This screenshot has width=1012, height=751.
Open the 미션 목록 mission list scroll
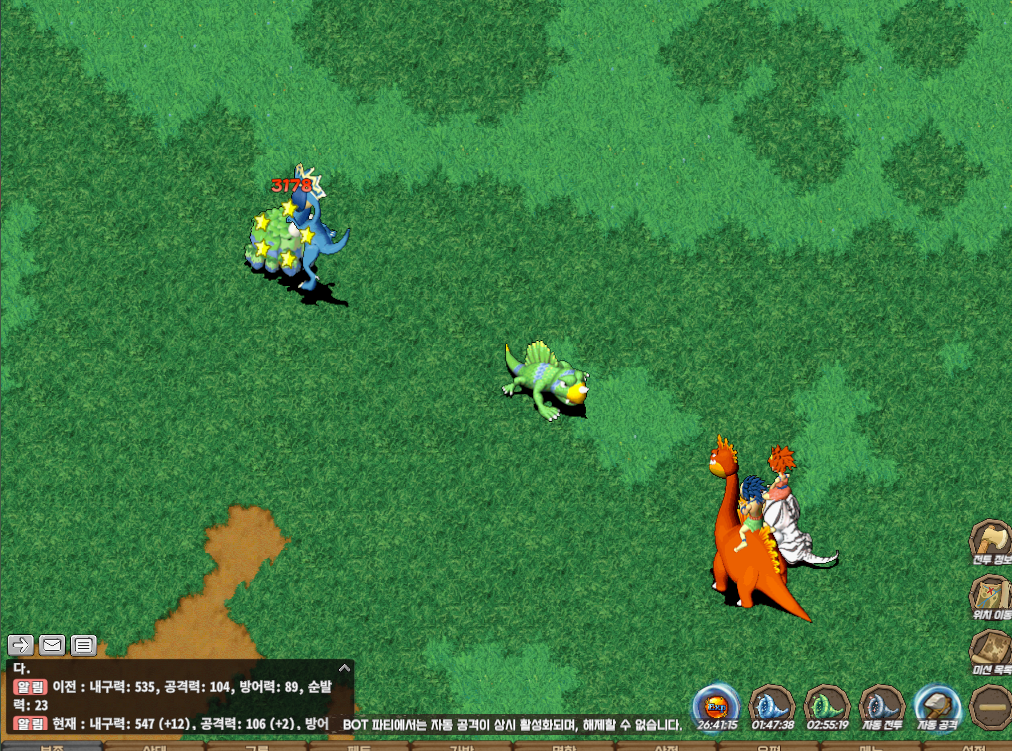[991, 650]
